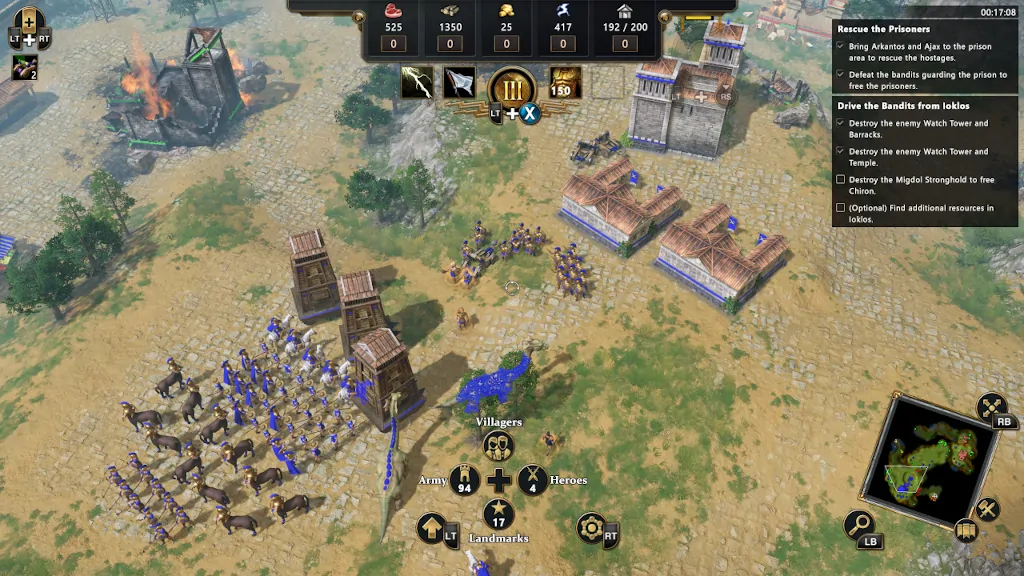This screenshot has width=1024, height=576.
Task: Open the formation ring button
Action: point(590,527)
